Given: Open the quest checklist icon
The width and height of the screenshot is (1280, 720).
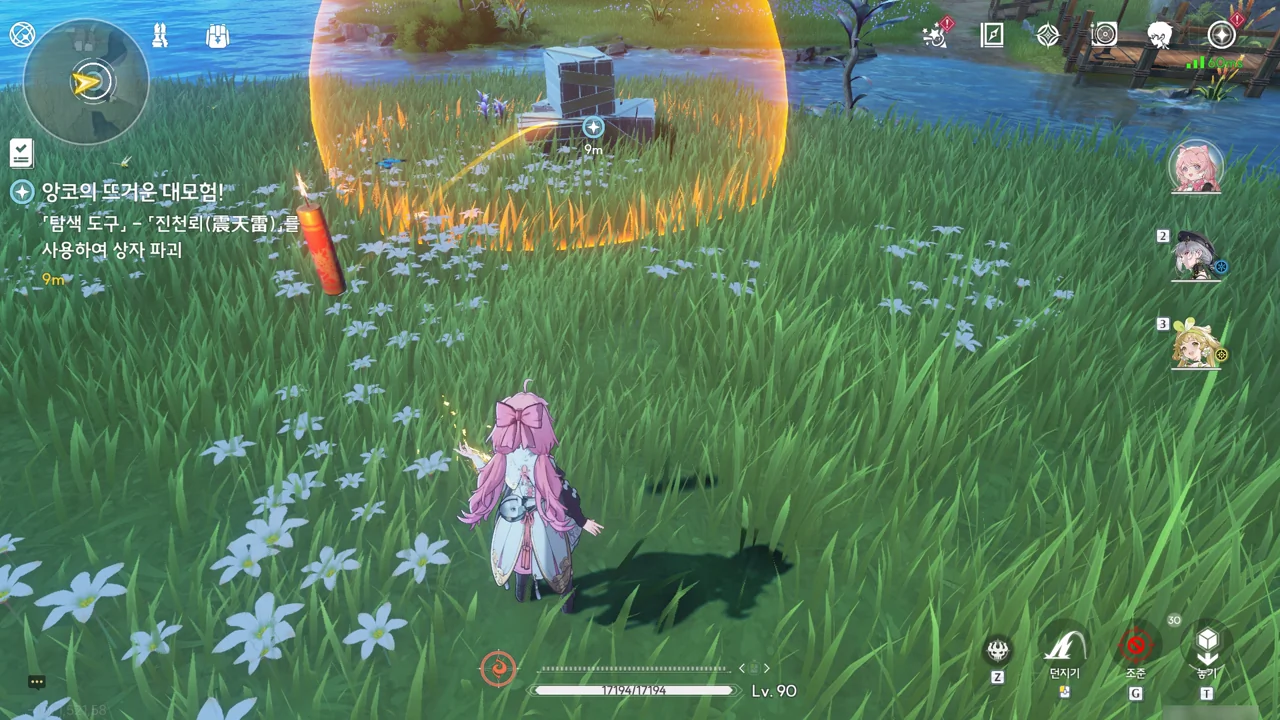Looking at the screenshot, I should [x=22, y=153].
